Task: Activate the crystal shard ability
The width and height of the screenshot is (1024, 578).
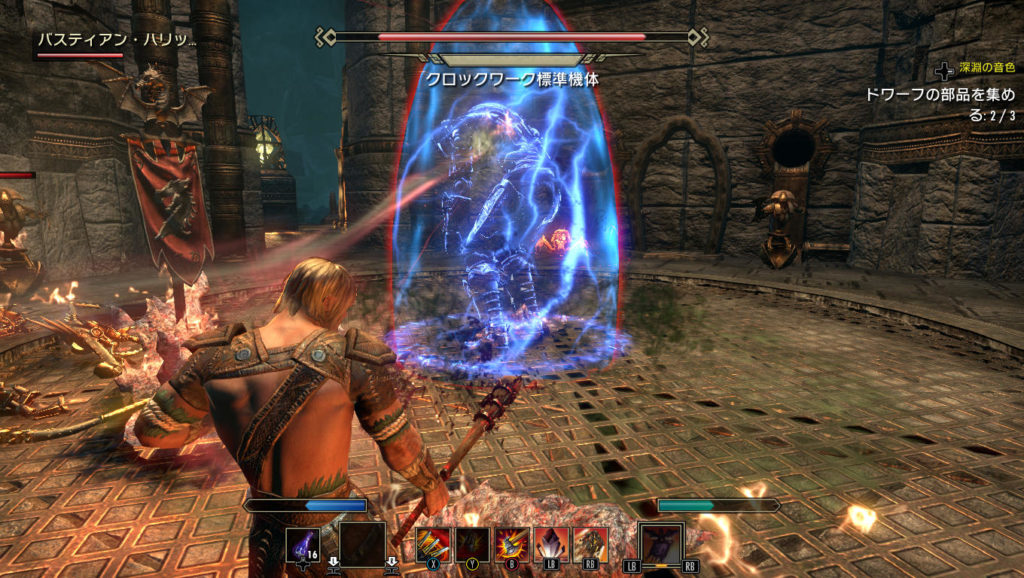Action: [x=551, y=544]
